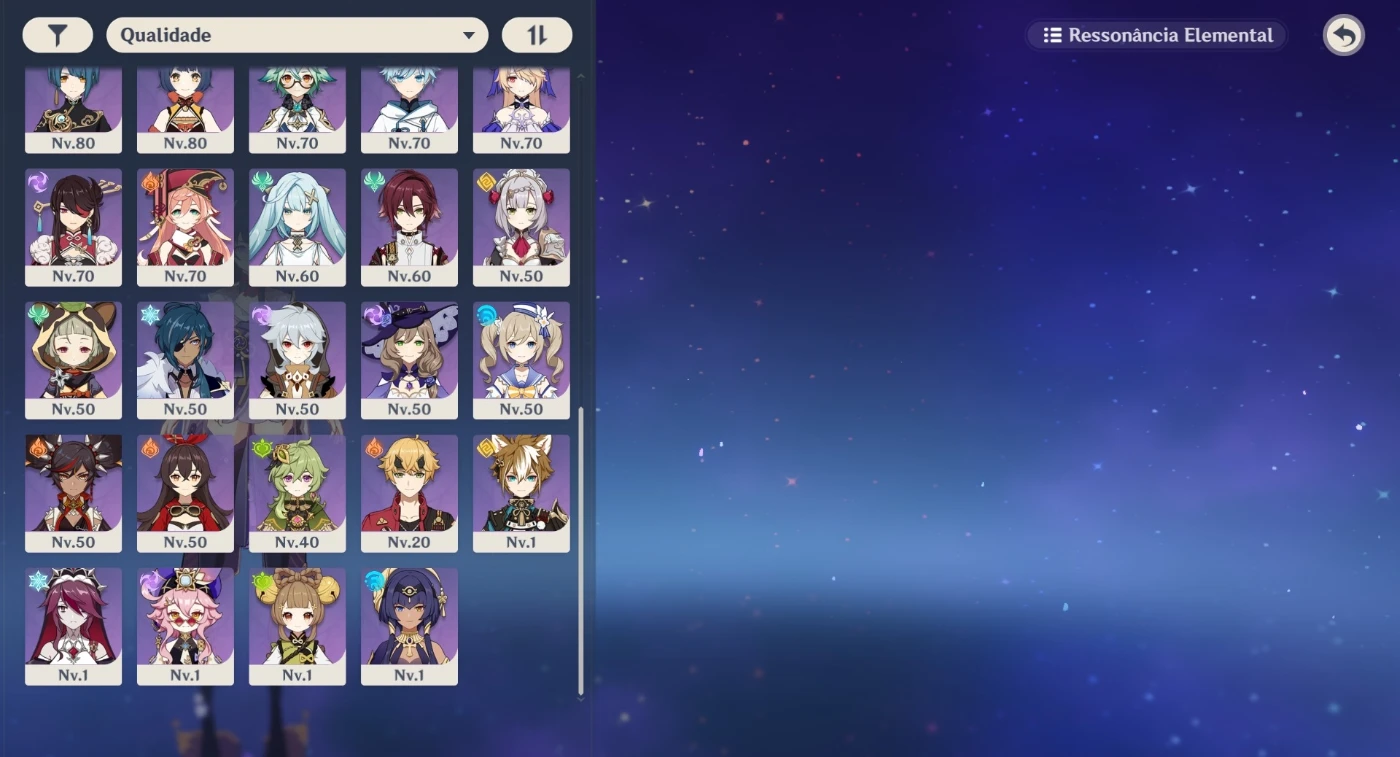Click the chevron arrow on the Qualidade selector

click(x=468, y=34)
